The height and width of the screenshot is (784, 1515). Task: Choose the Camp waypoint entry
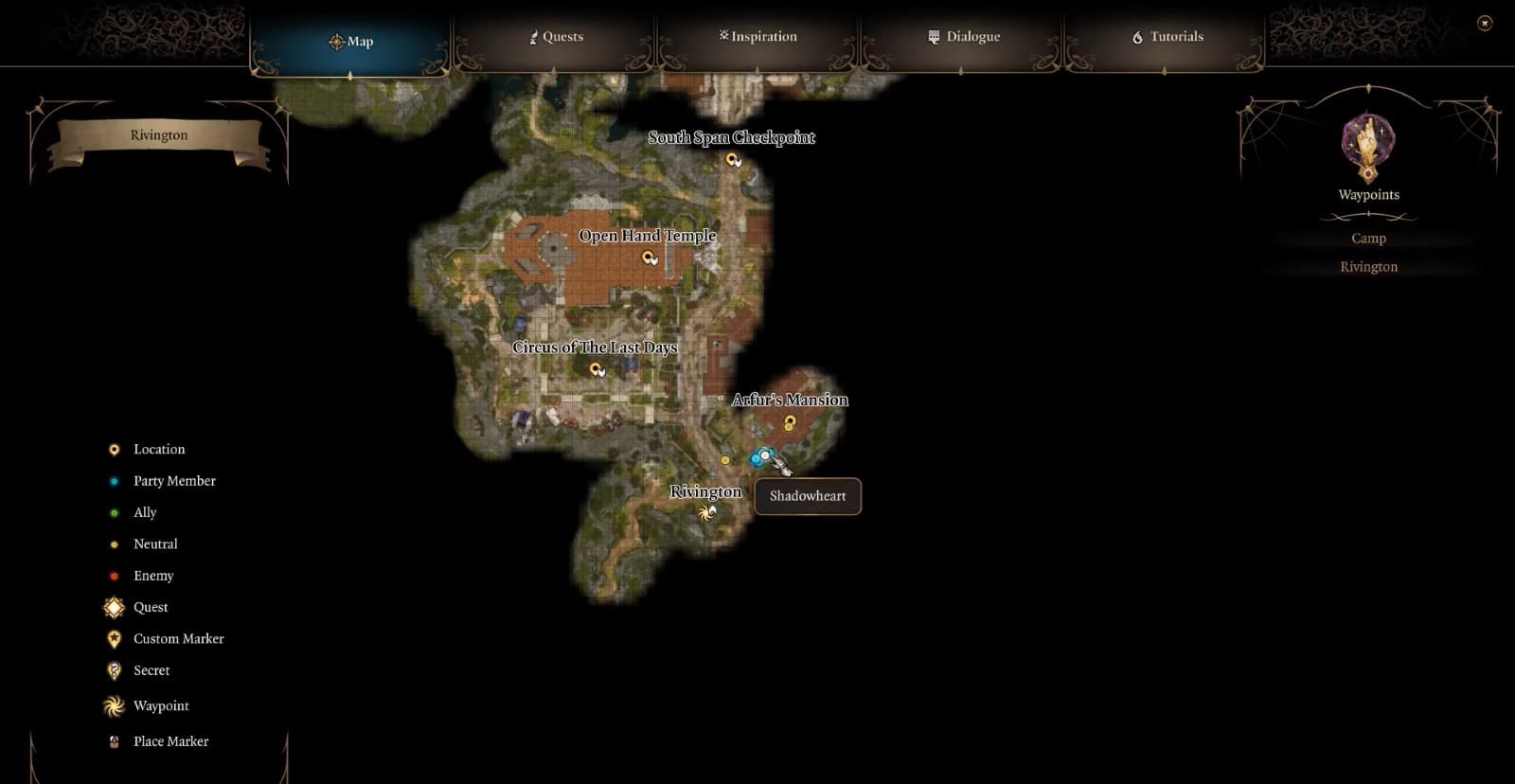[1368, 239]
